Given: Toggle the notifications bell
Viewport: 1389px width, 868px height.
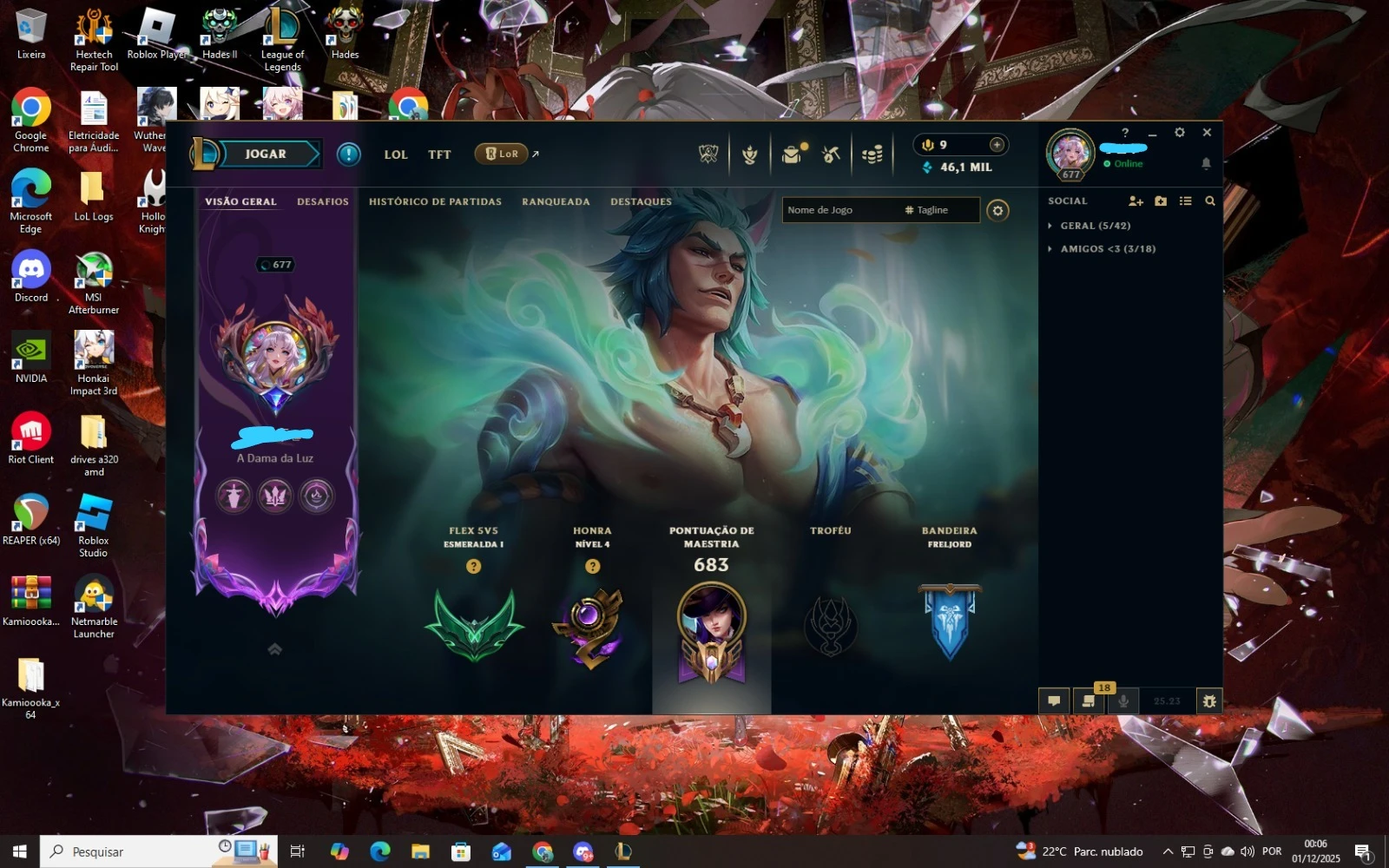Looking at the screenshot, I should (x=1207, y=163).
